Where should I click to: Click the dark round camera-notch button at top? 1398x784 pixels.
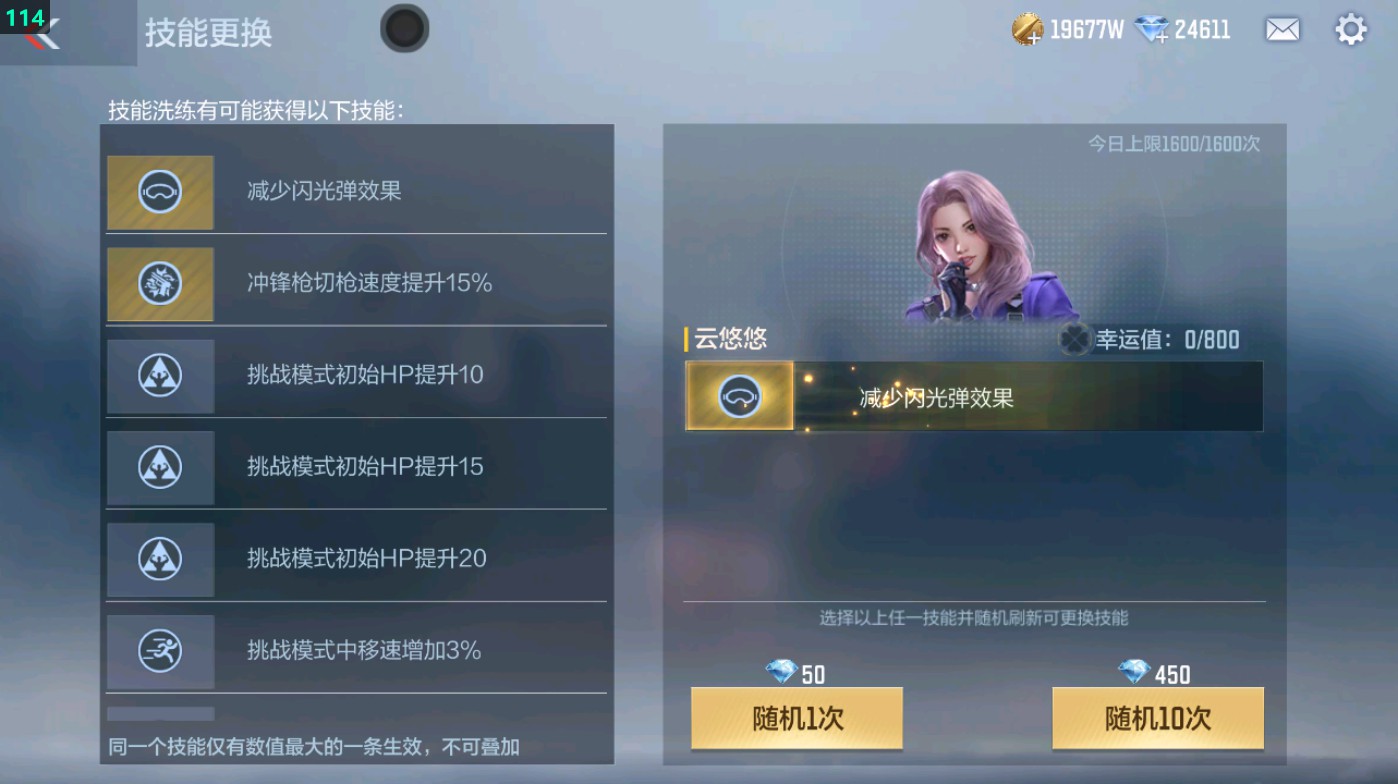pyautogui.click(x=405, y=29)
